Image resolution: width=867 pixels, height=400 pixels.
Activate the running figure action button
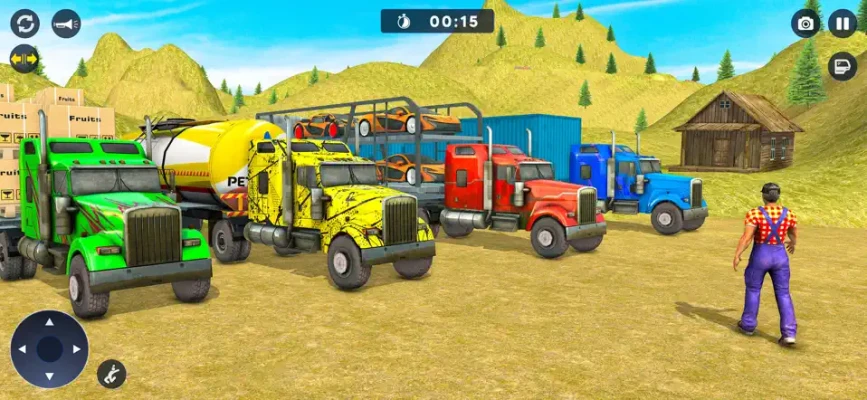click(x=111, y=374)
